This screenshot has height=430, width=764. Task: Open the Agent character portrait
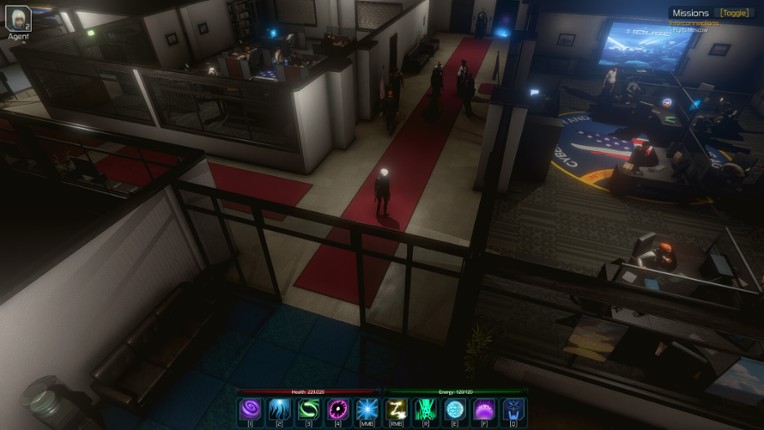pyautogui.click(x=18, y=18)
